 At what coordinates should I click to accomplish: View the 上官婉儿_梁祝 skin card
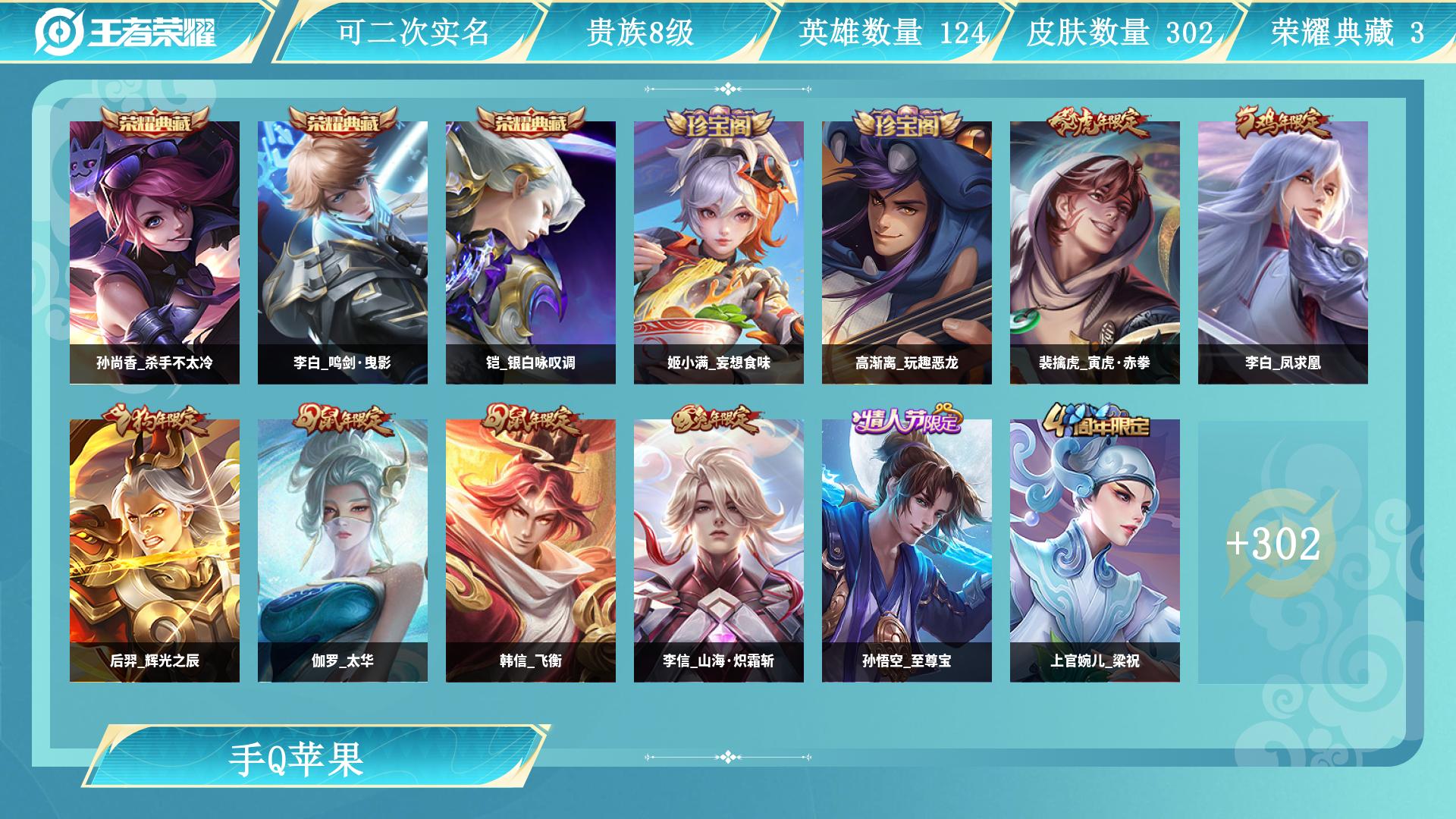pos(1095,551)
